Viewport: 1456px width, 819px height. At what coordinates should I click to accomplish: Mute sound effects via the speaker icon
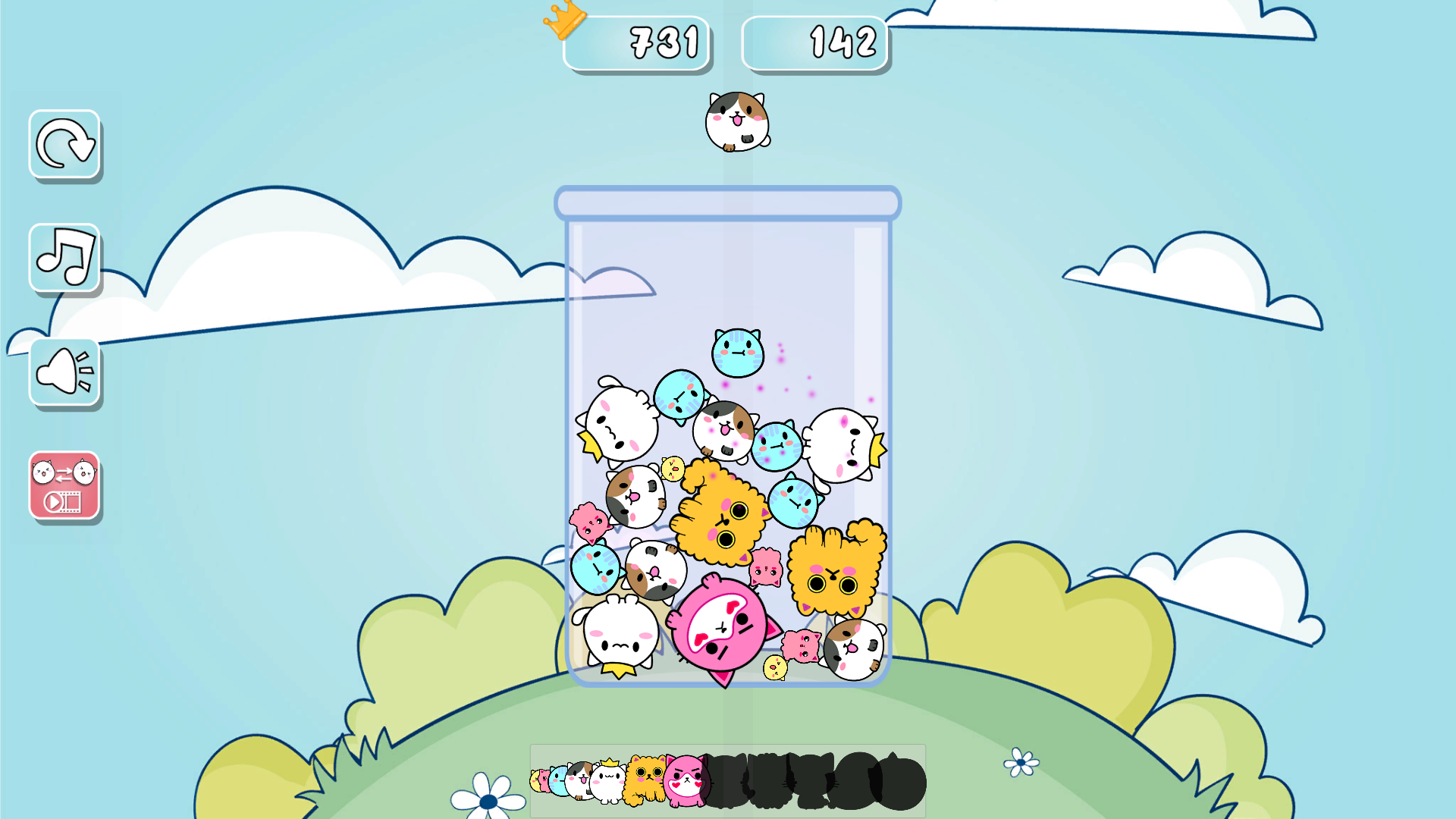[64, 371]
